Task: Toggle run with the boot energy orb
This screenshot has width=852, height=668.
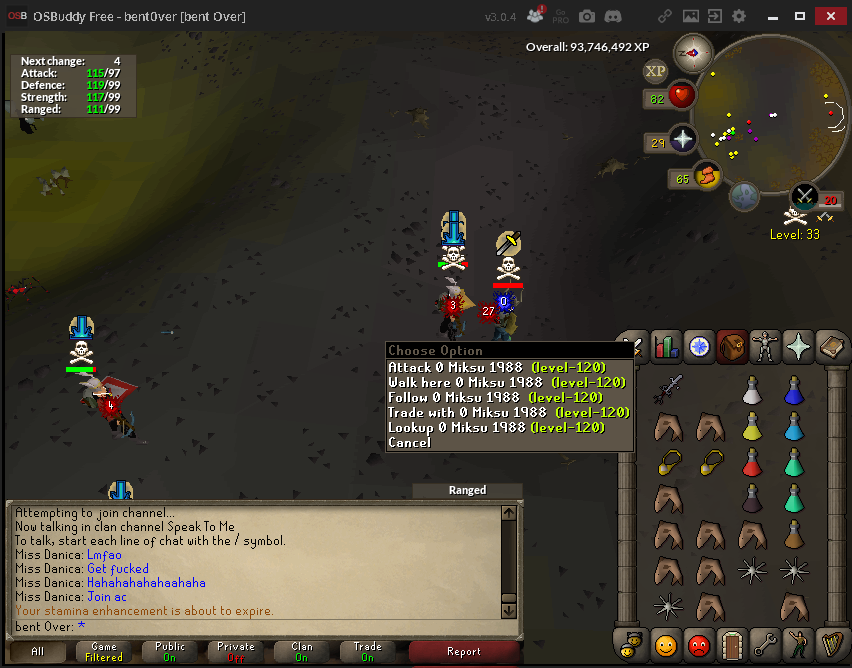Action: (708, 176)
